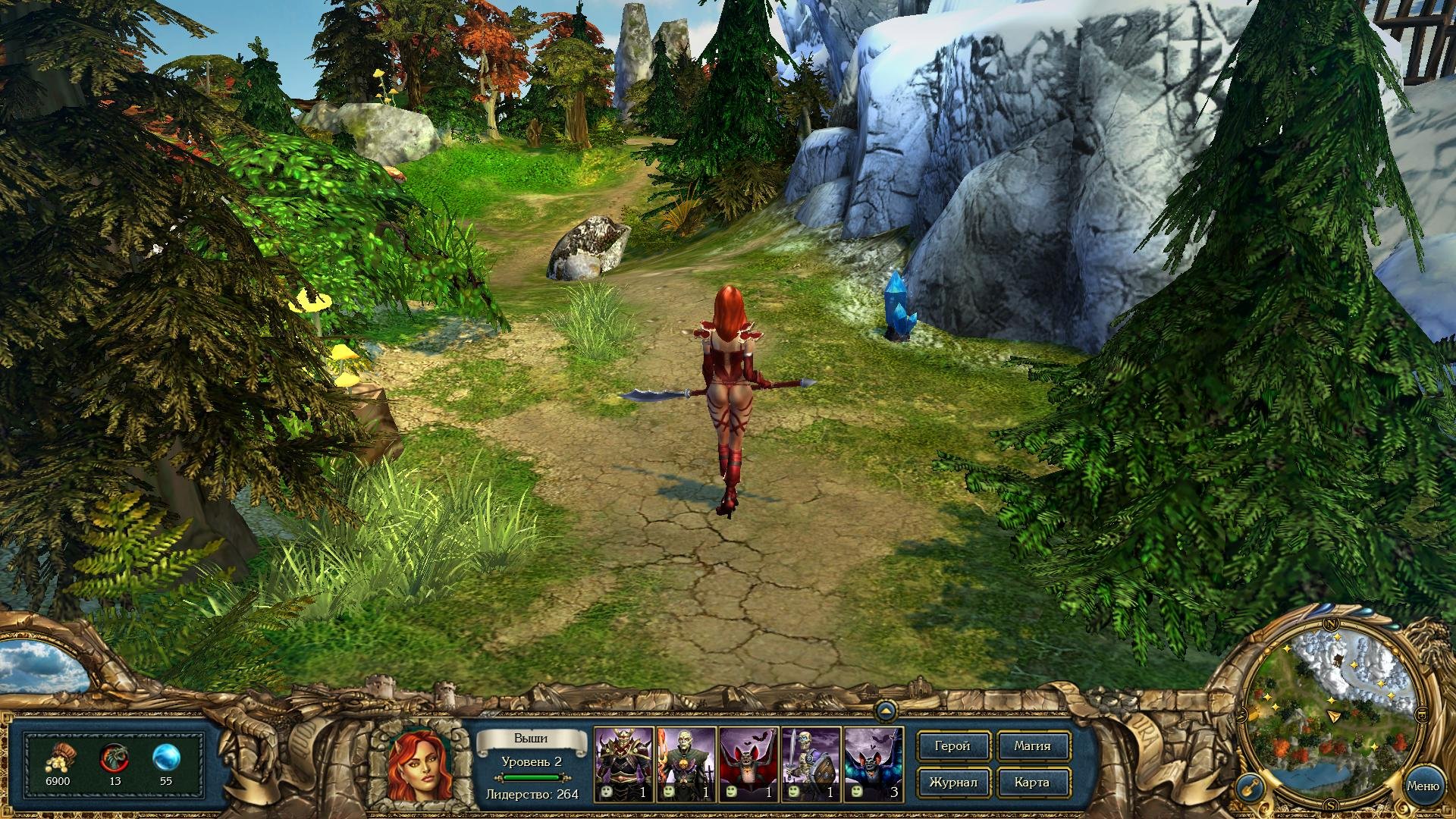Open the Журнал quest journal
The height and width of the screenshot is (819, 1456).
952,783
